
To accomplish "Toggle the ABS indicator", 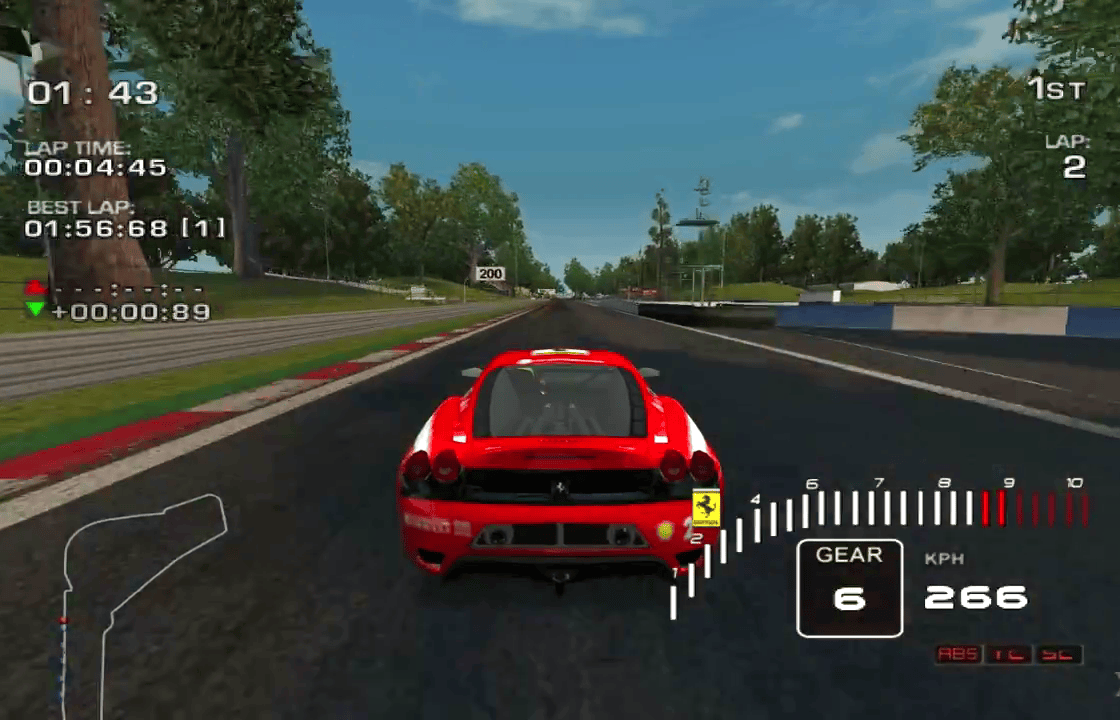I will coord(958,654).
